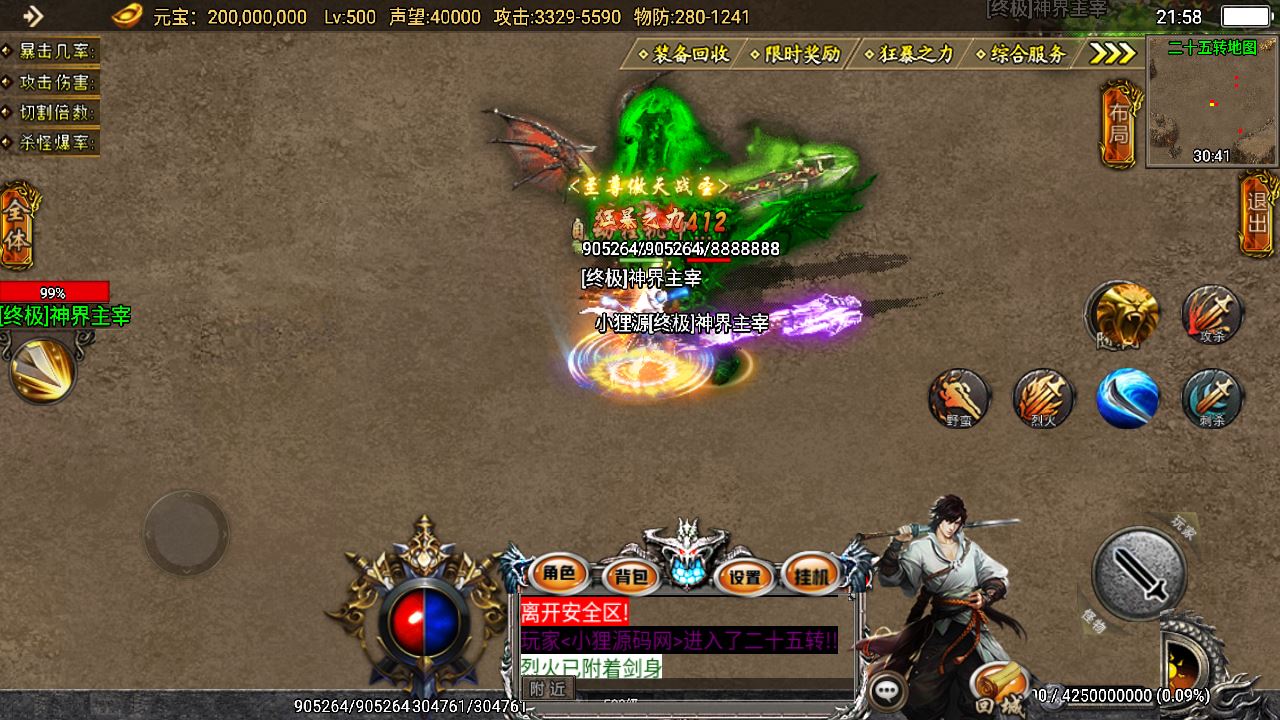This screenshot has height=720, width=1280.
Task: Tap the main sword attack button
Action: point(1138,574)
